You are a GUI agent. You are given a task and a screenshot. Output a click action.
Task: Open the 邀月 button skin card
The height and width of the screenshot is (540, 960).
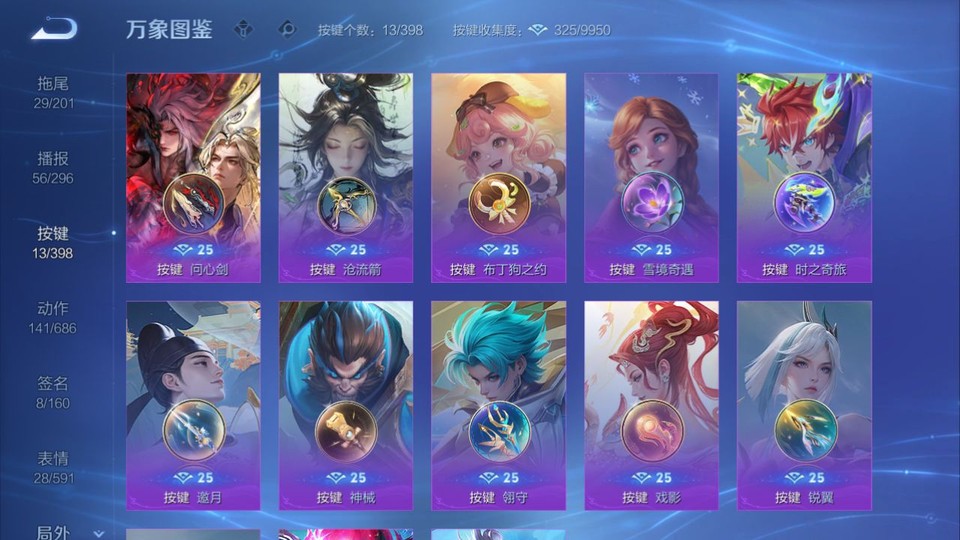coord(193,406)
